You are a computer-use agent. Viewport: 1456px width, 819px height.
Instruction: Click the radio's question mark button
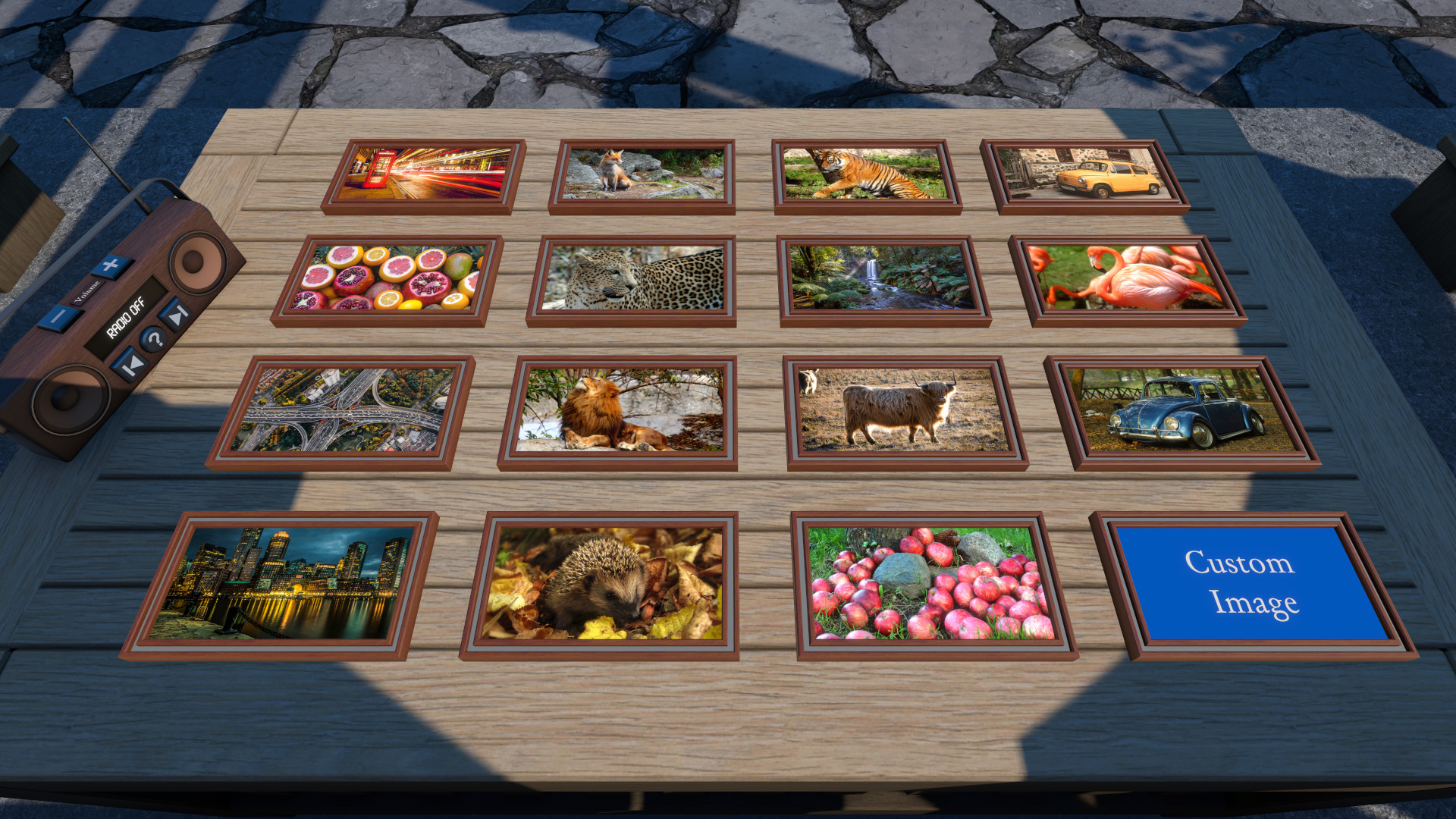pyautogui.click(x=154, y=339)
